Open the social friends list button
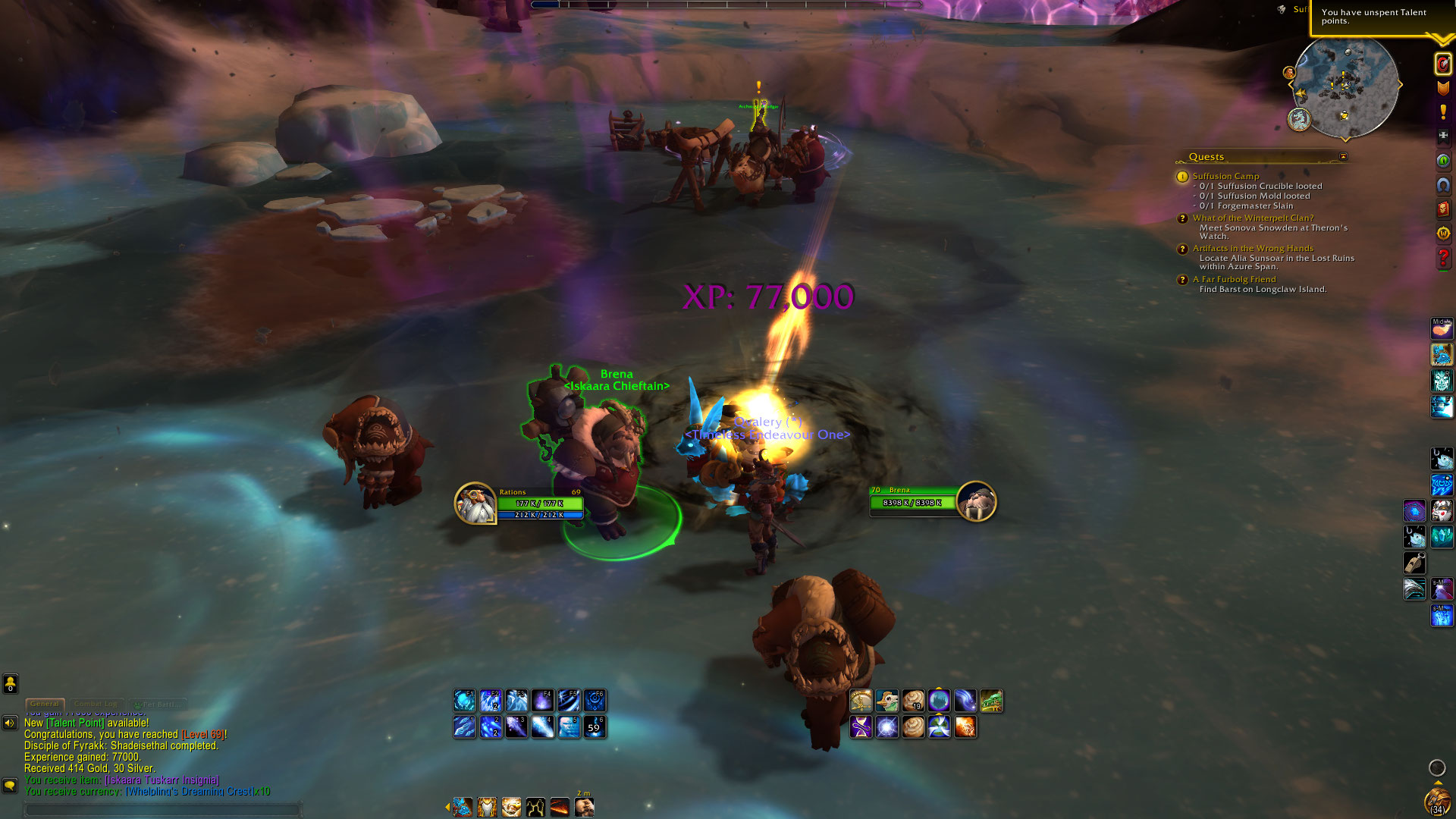The height and width of the screenshot is (819, 1456). 10,684
